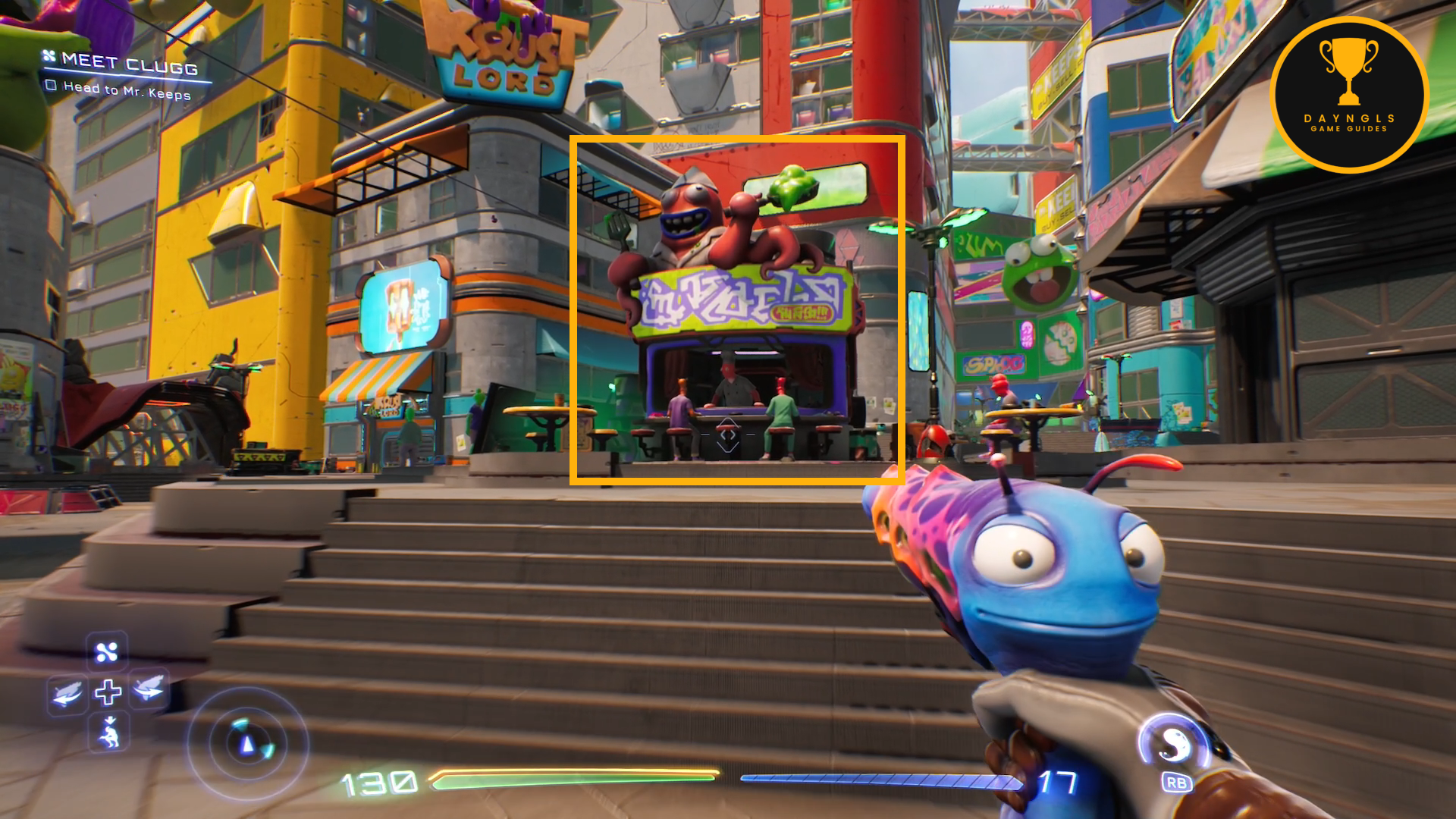Select the four-dot scan icon
Viewport: 1456px width, 819px height.
click(x=107, y=651)
